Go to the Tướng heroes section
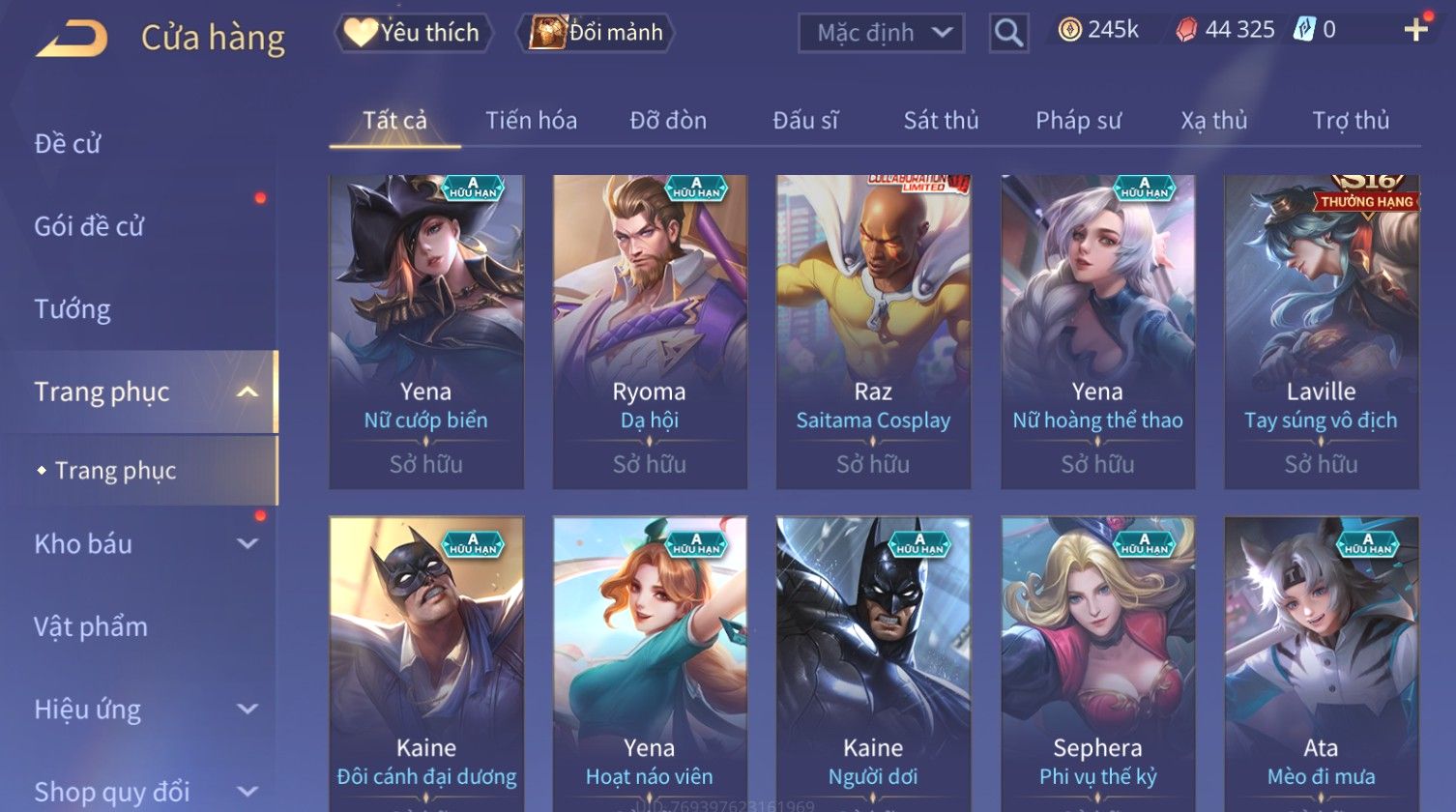1456x812 pixels. click(x=73, y=309)
